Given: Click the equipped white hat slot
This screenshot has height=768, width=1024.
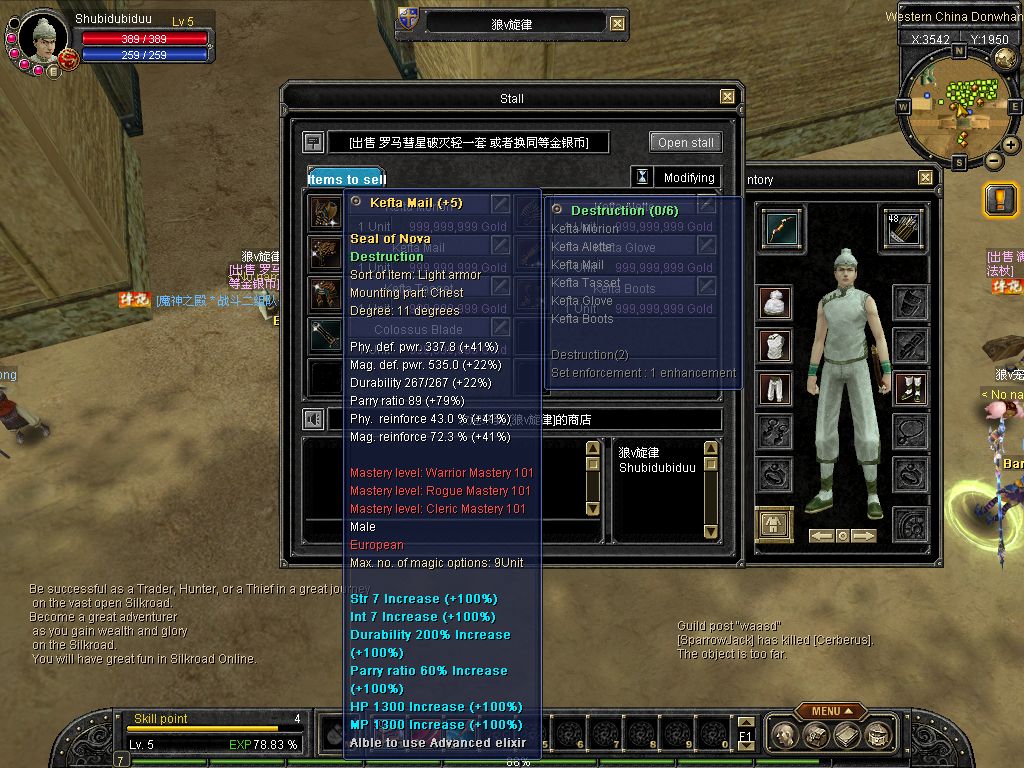Looking at the screenshot, I should coord(775,302).
